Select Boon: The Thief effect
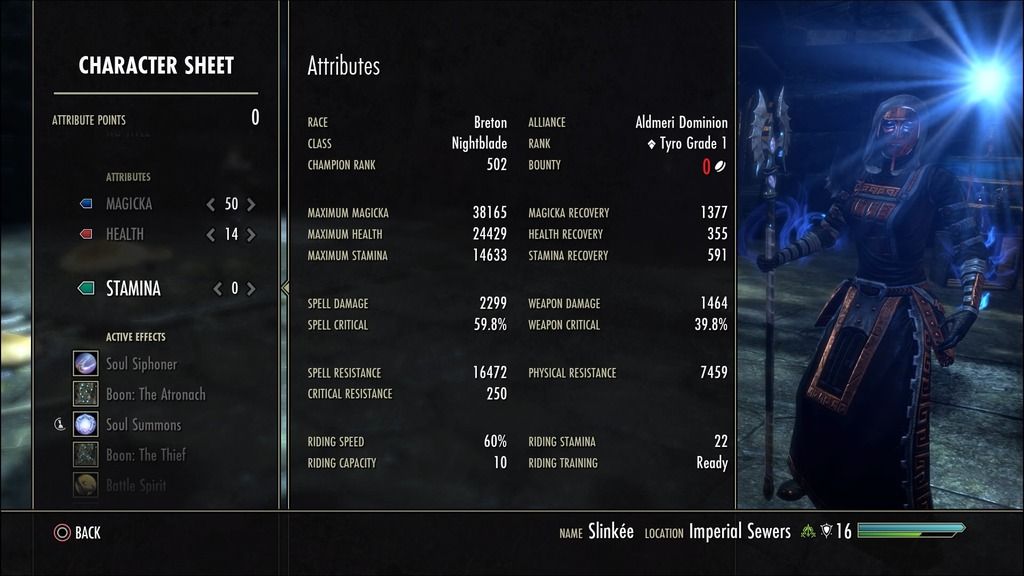The image size is (1024, 576). pyautogui.click(x=146, y=455)
